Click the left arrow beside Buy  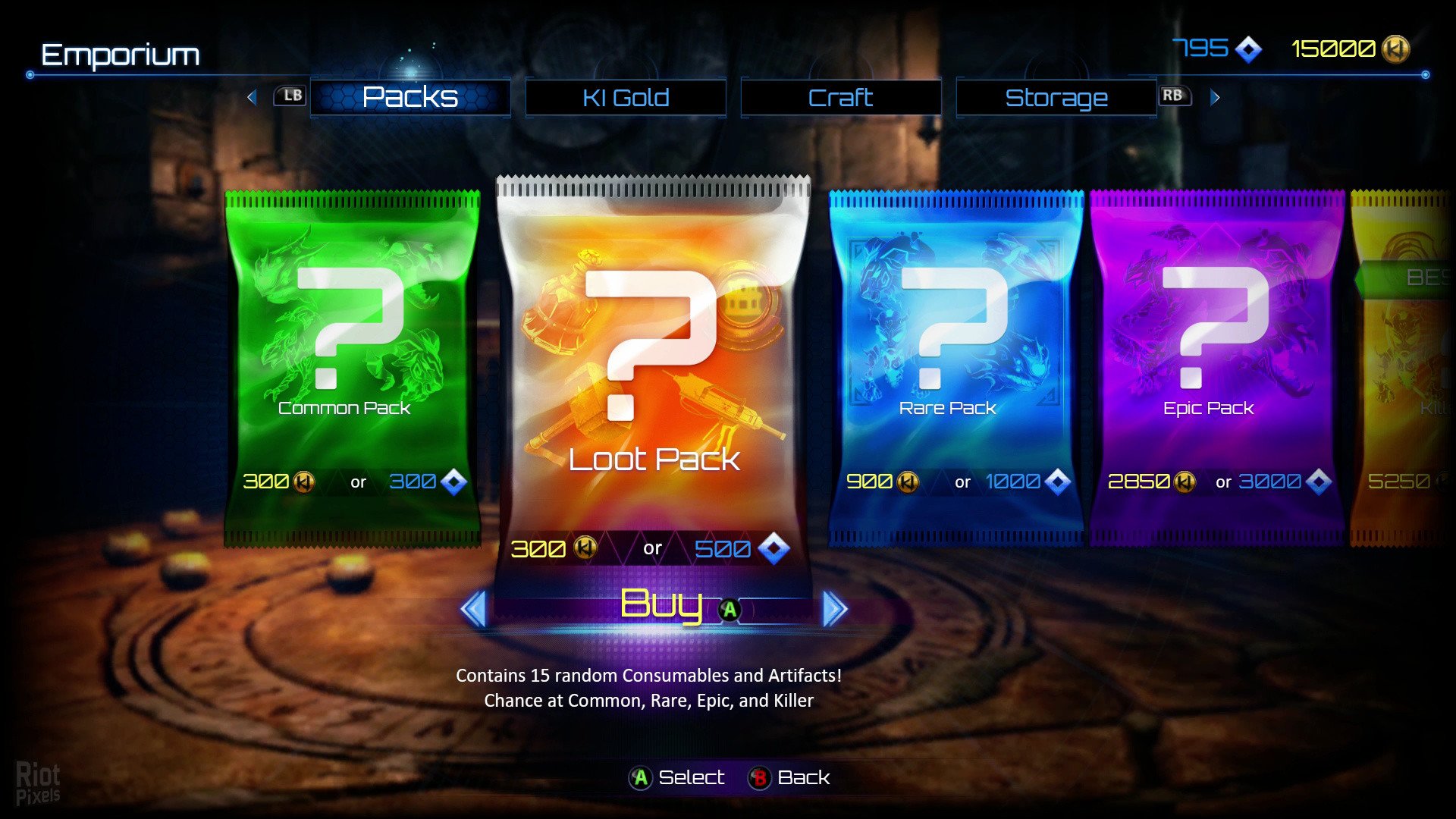[475, 609]
